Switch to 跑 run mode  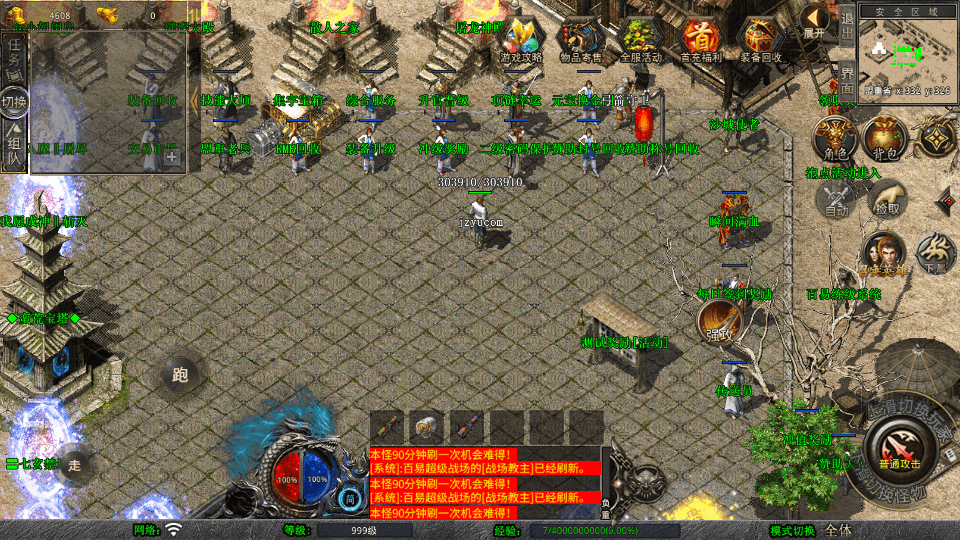coord(180,375)
